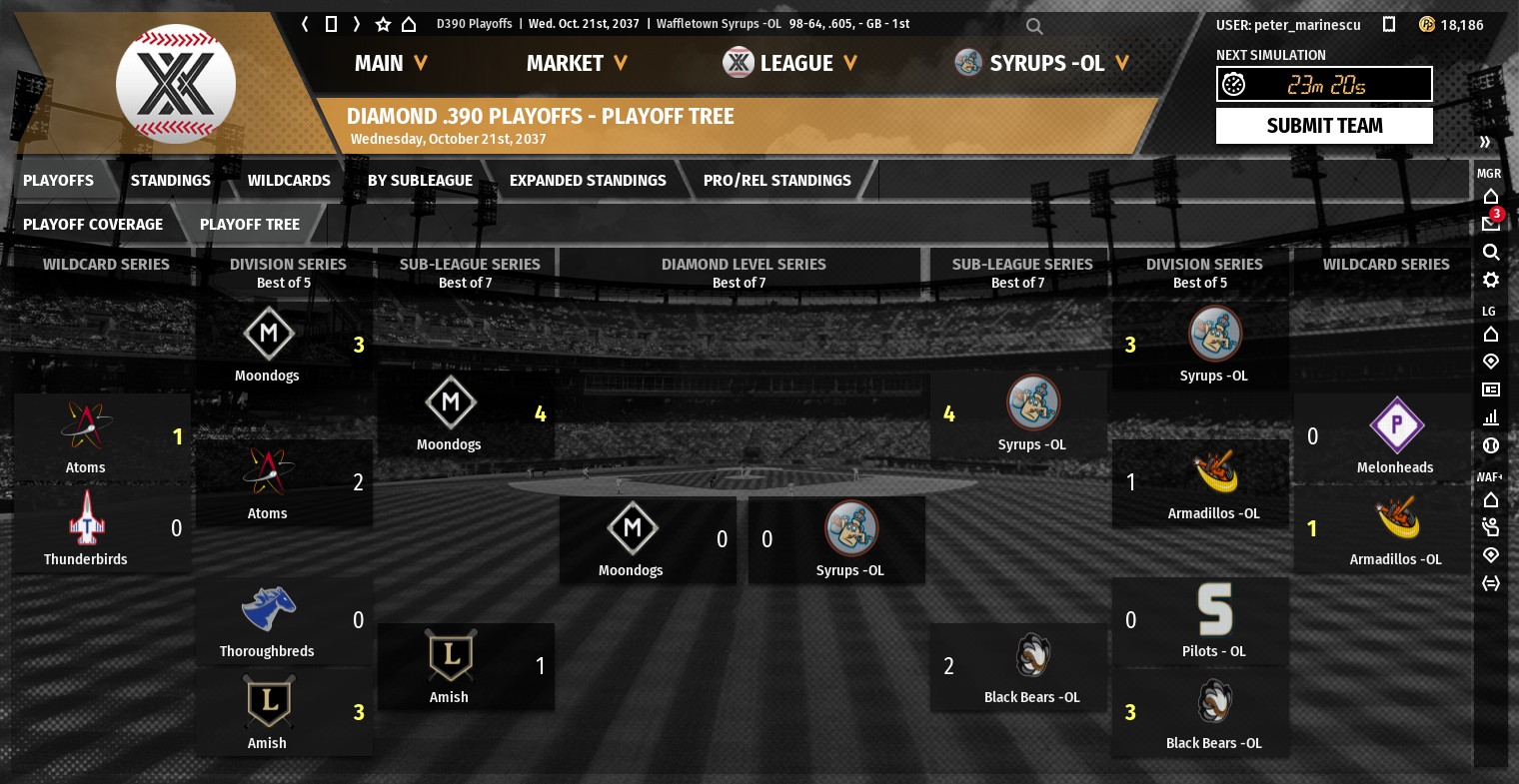Switch to the STANDINGS tab
The height and width of the screenshot is (784, 1519).
[170, 181]
